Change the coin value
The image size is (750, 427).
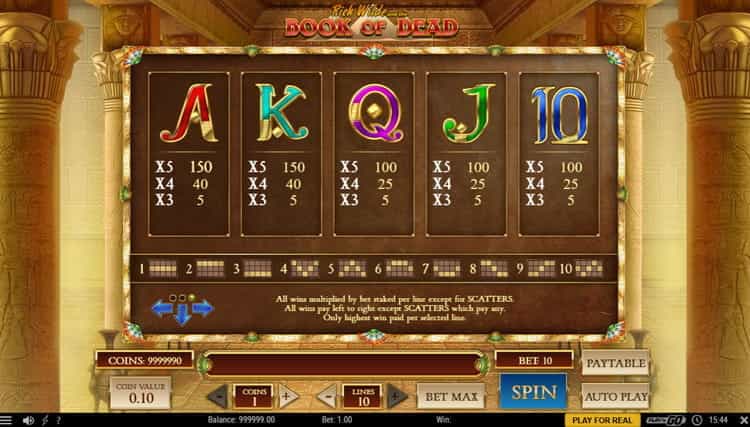pos(140,392)
